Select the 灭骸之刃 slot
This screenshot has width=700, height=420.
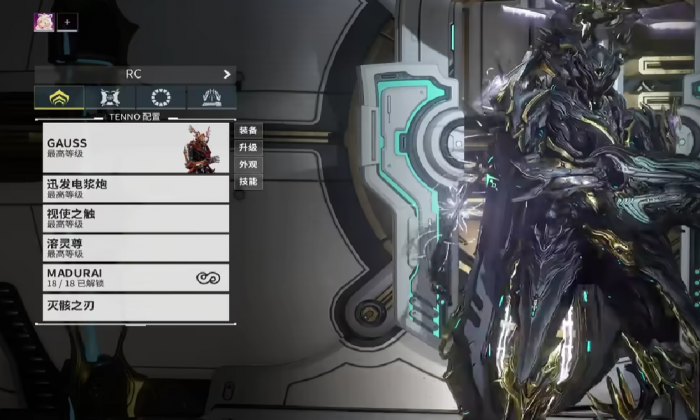pyautogui.click(x=136, y=306)
